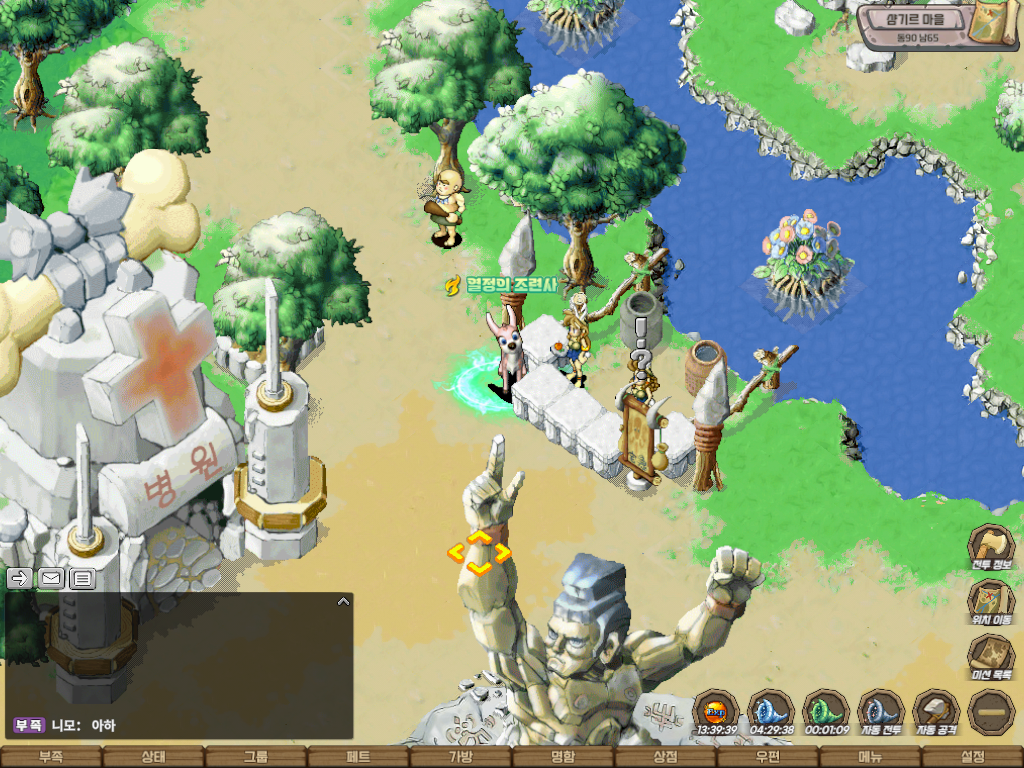
Task: Open the 메뉴 (menu) button
Action: pos(870,757)
